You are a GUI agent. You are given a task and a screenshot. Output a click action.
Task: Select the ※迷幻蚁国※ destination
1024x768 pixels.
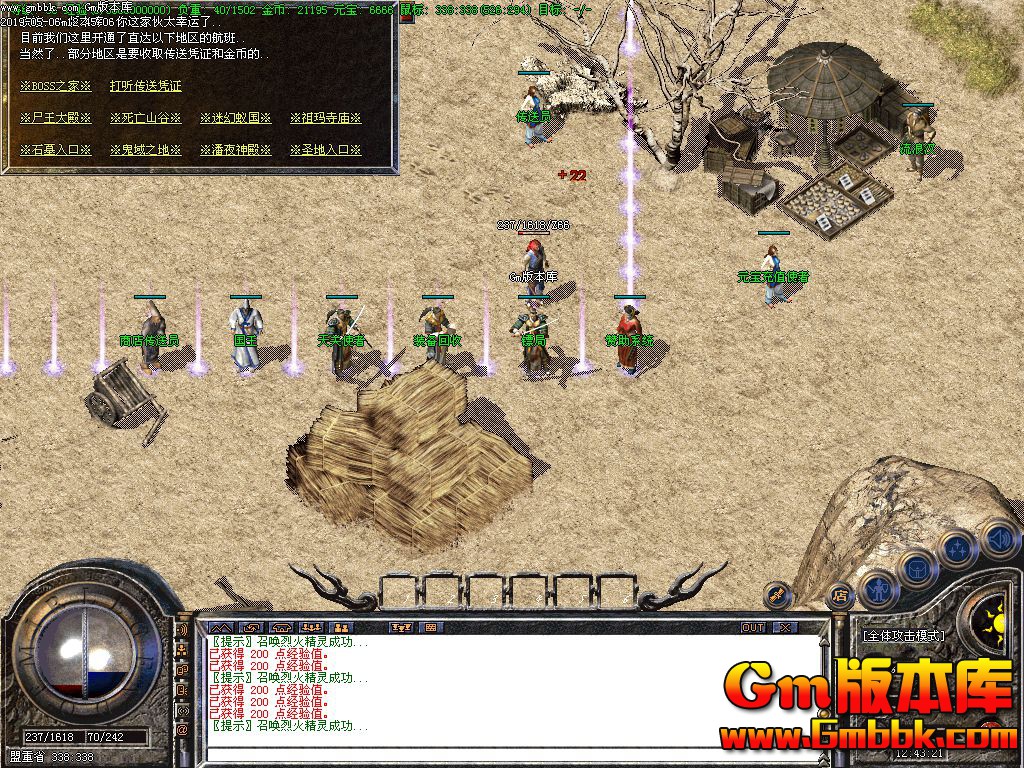236,118
